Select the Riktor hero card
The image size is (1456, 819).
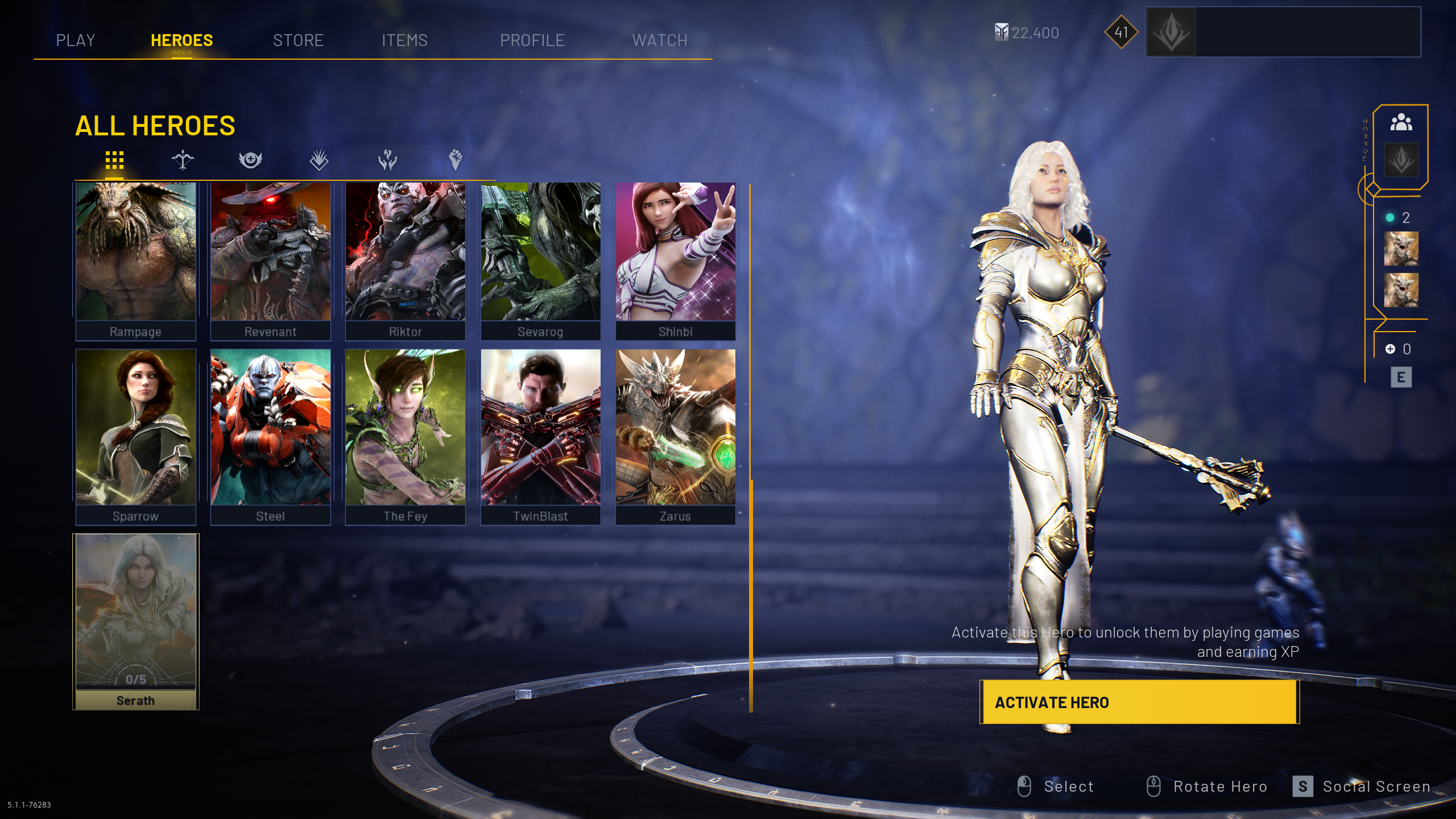pos(406,260)
